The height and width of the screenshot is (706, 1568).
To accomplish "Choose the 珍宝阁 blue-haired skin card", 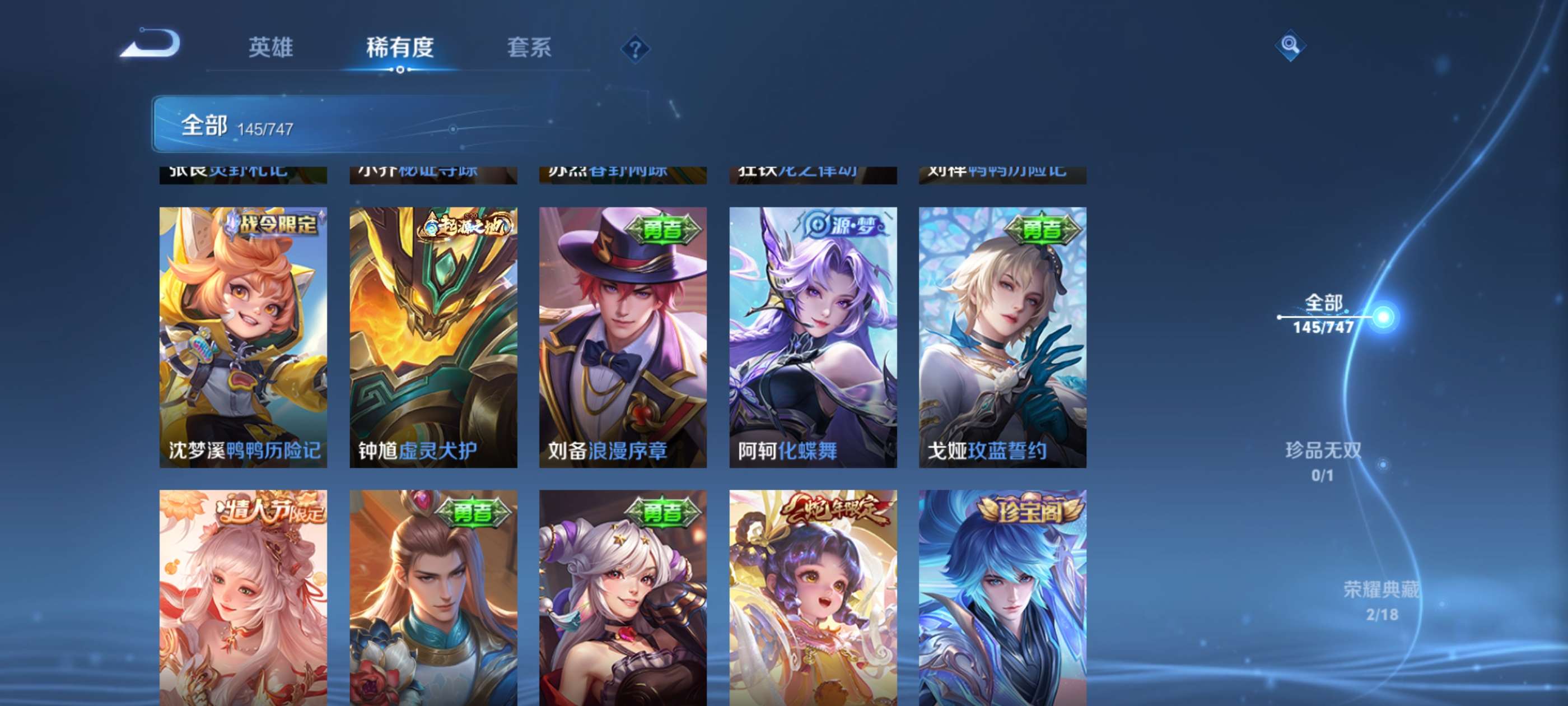I will pos(1002,597).
